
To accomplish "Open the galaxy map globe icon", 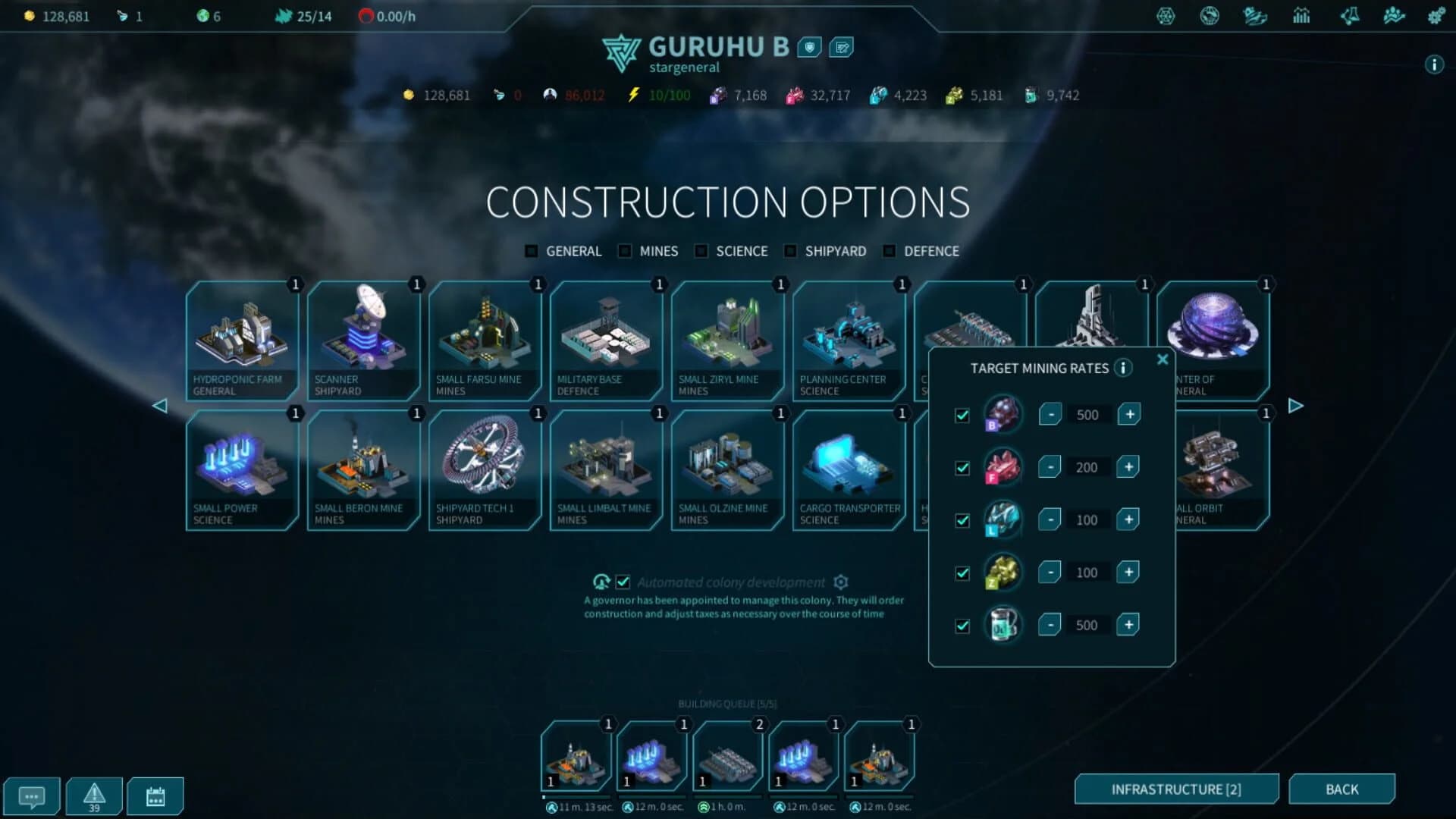I will [x=1209, y=15].
